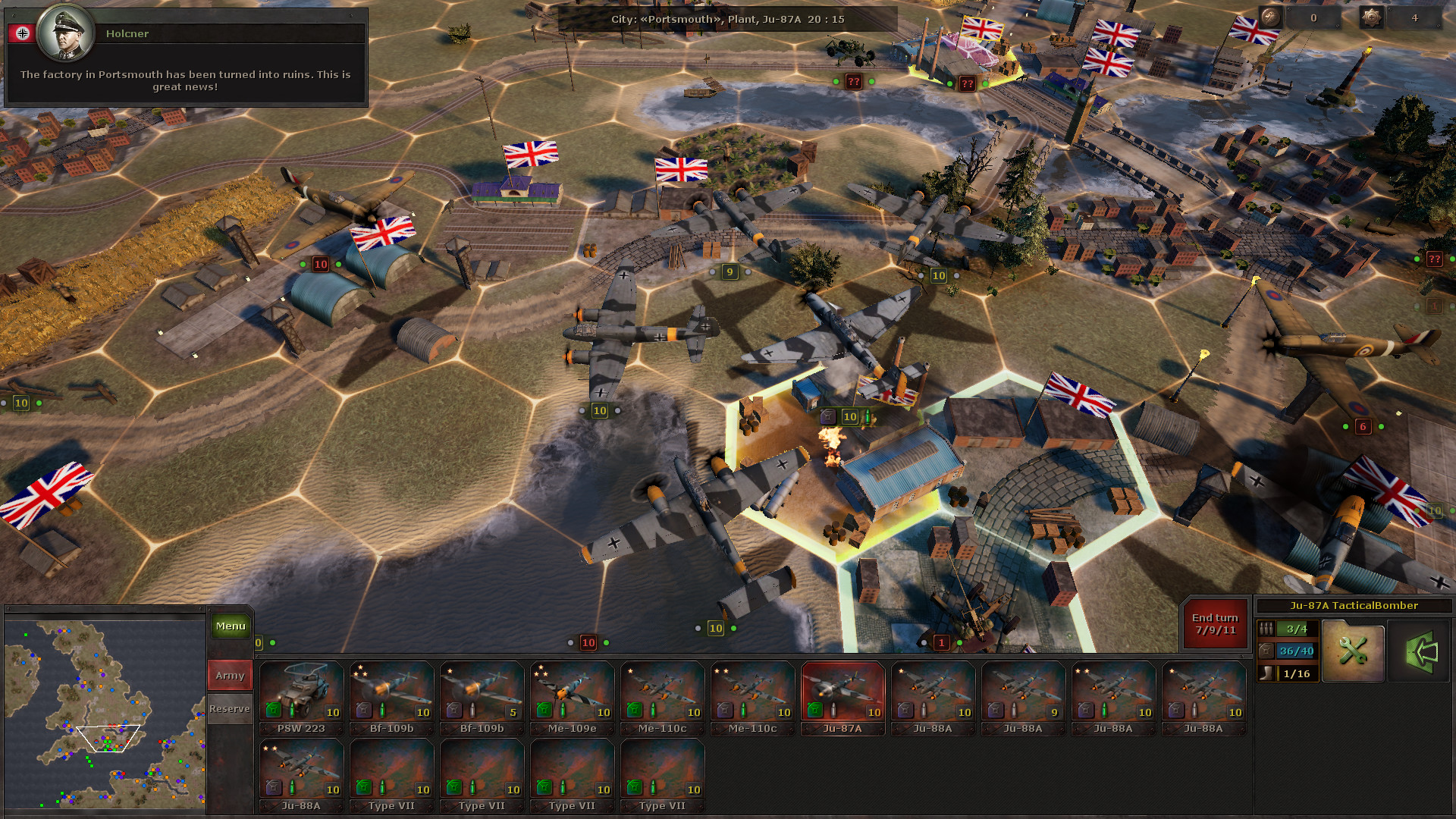
Task: Click the blue 36/40 fuel bar
Action: [x=1294, y=650]
